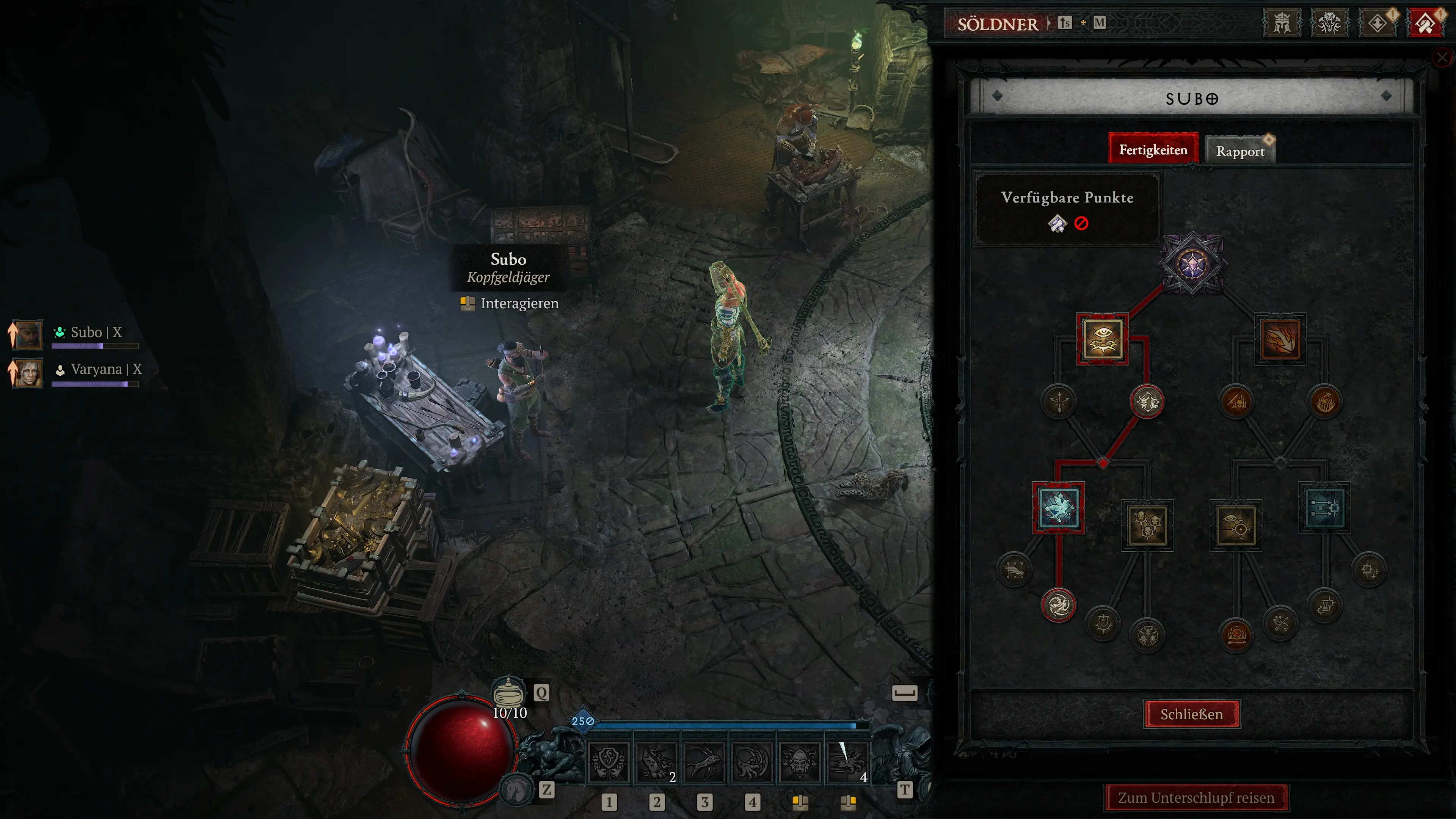The image size is (1456, 819).
Task: Open the crowned helmet tab icon
Action: [x=1281, y=24]
